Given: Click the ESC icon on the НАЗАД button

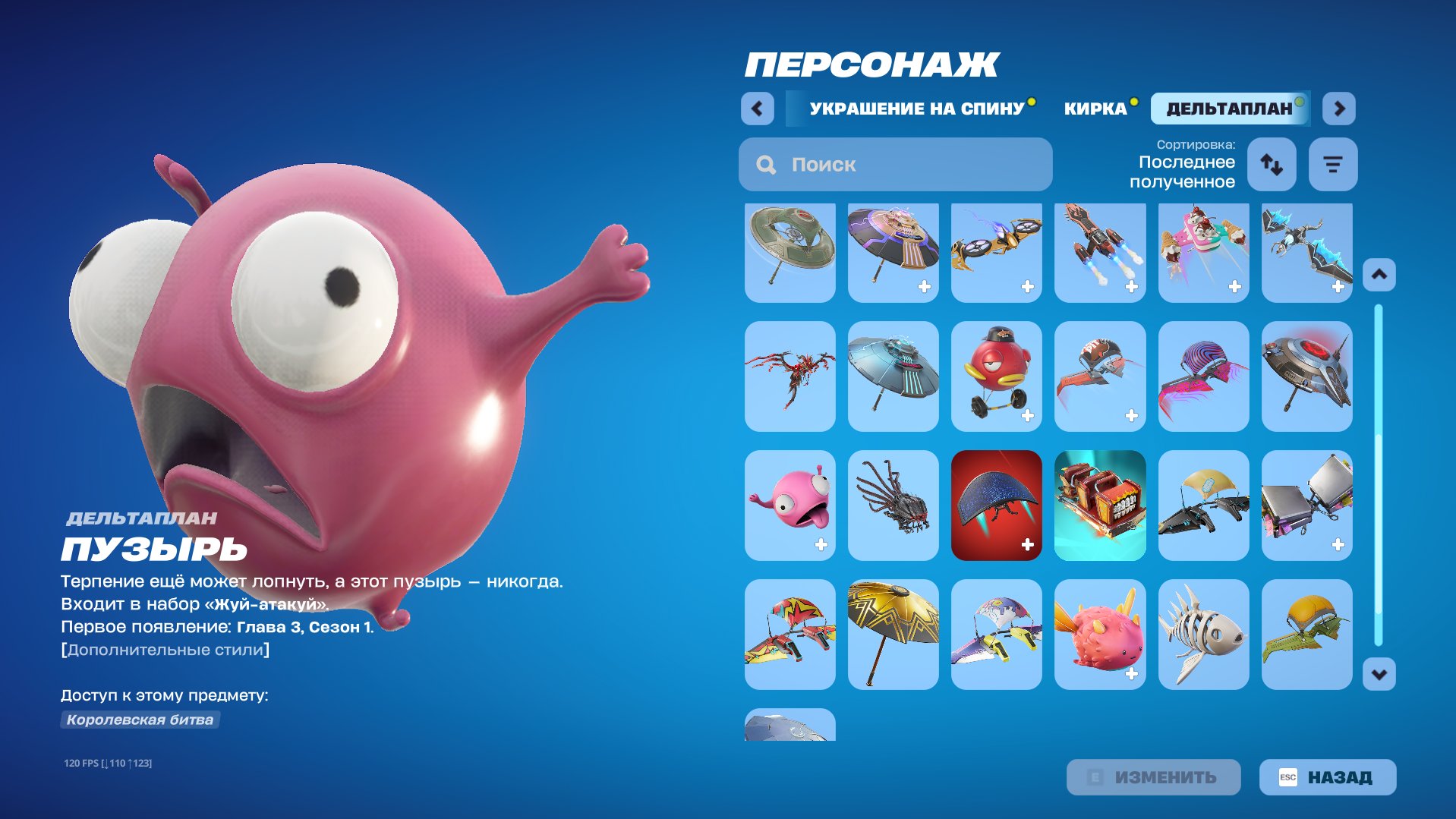Looking at the screenshot, I should [1290, 776].
